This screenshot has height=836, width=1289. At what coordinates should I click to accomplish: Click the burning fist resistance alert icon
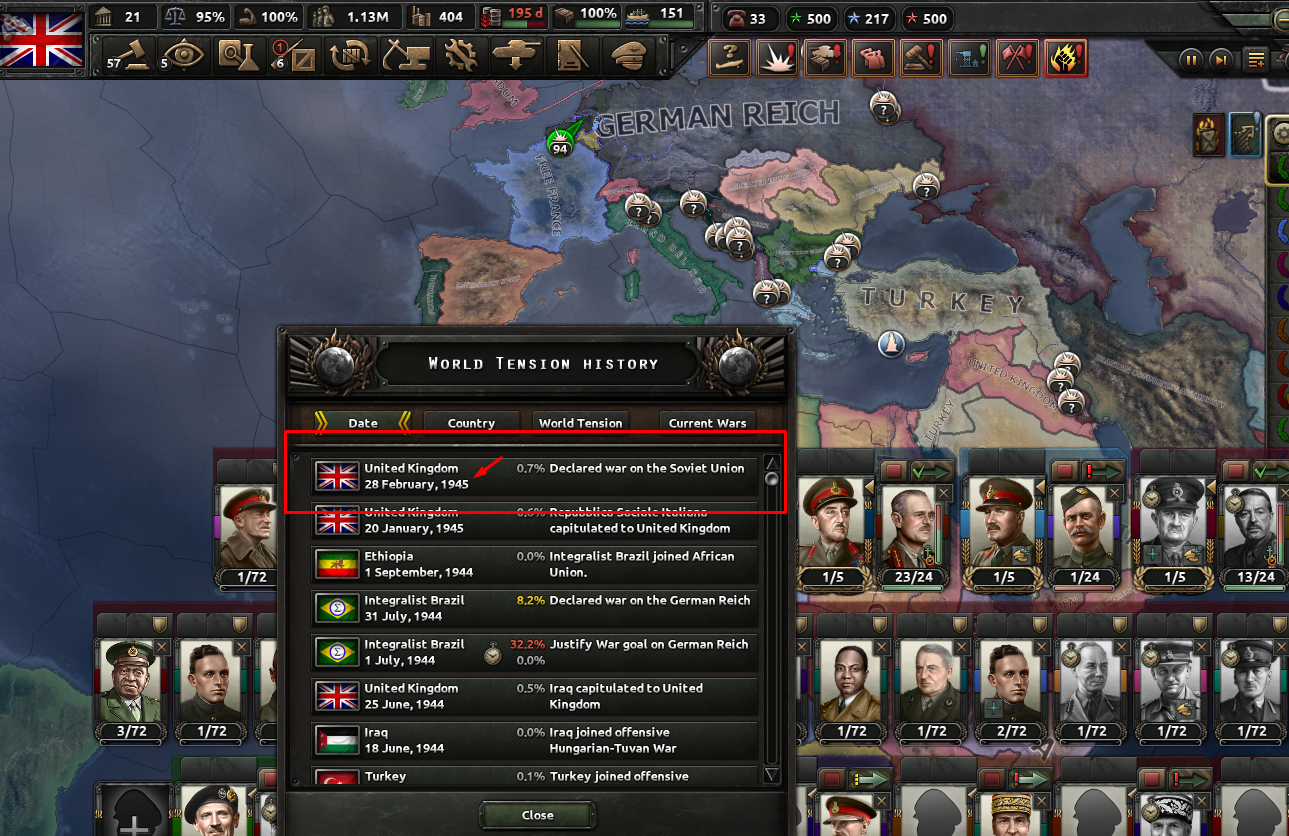coord(1064,58)
